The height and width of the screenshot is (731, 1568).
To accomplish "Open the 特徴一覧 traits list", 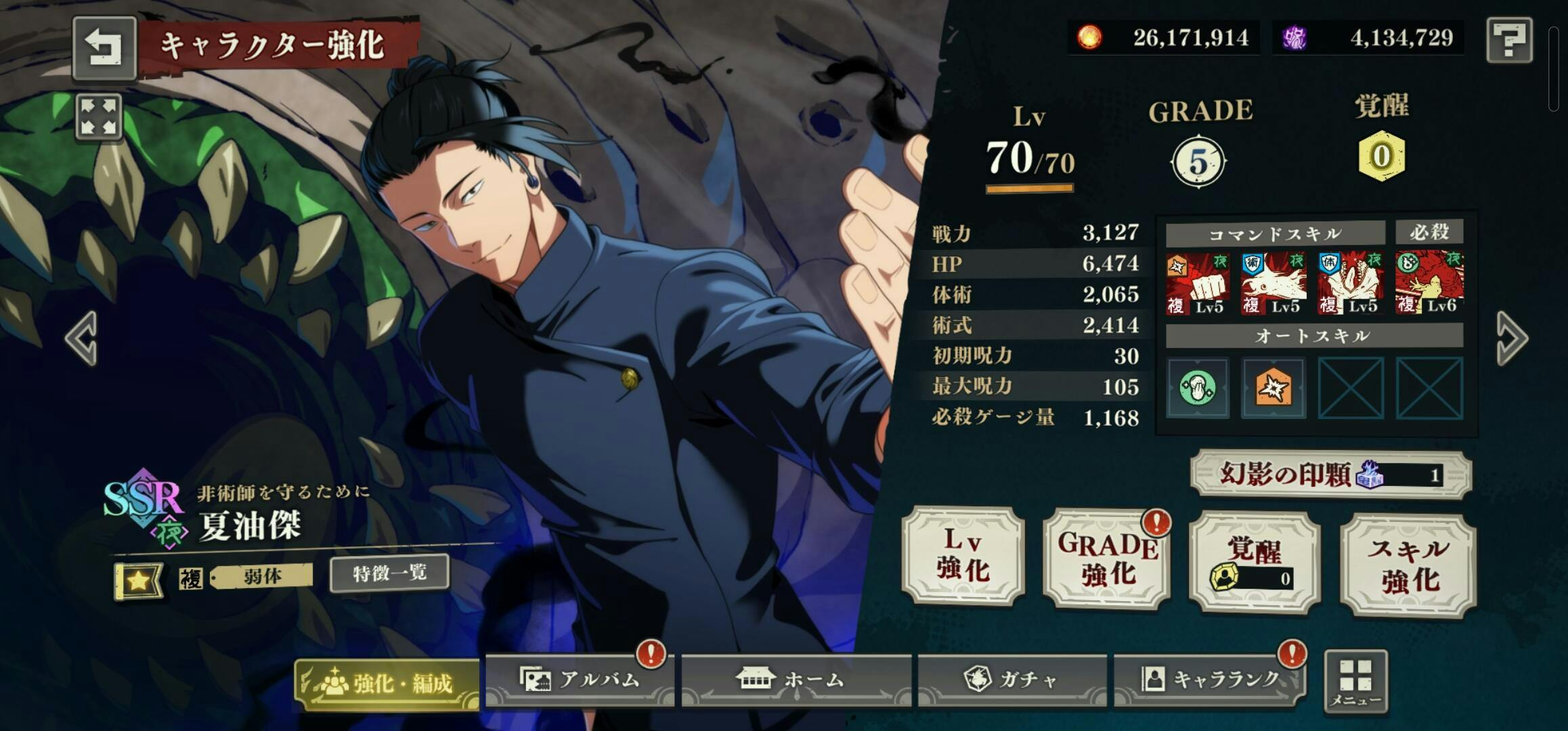I will tap(389, 574).
